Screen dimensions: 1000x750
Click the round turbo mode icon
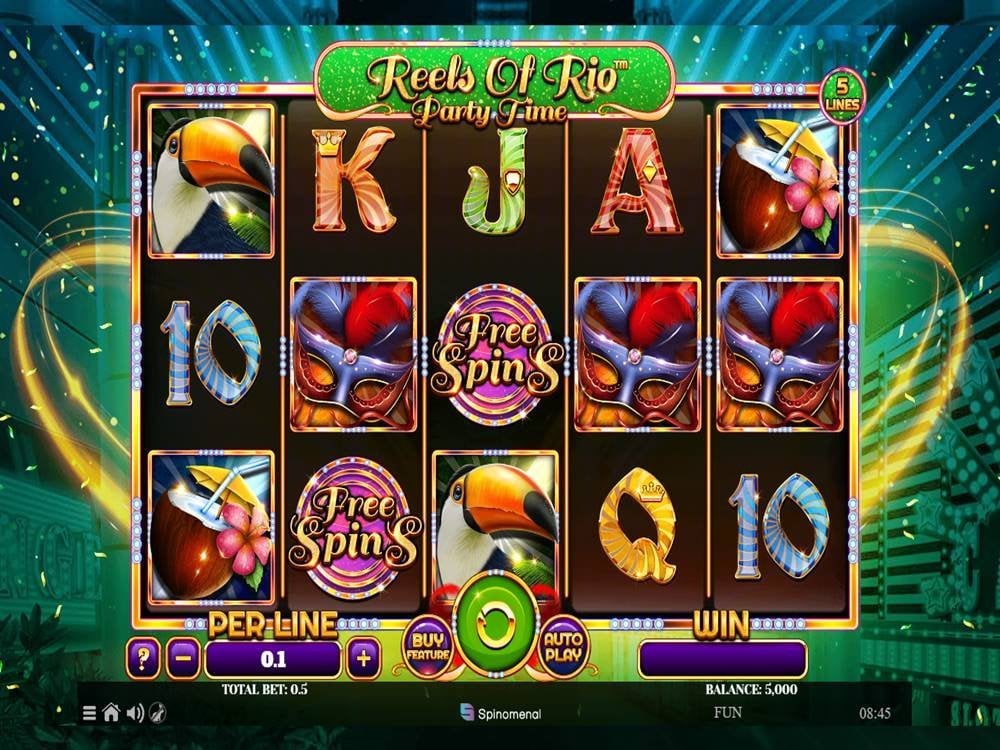(x=157, y=713)
